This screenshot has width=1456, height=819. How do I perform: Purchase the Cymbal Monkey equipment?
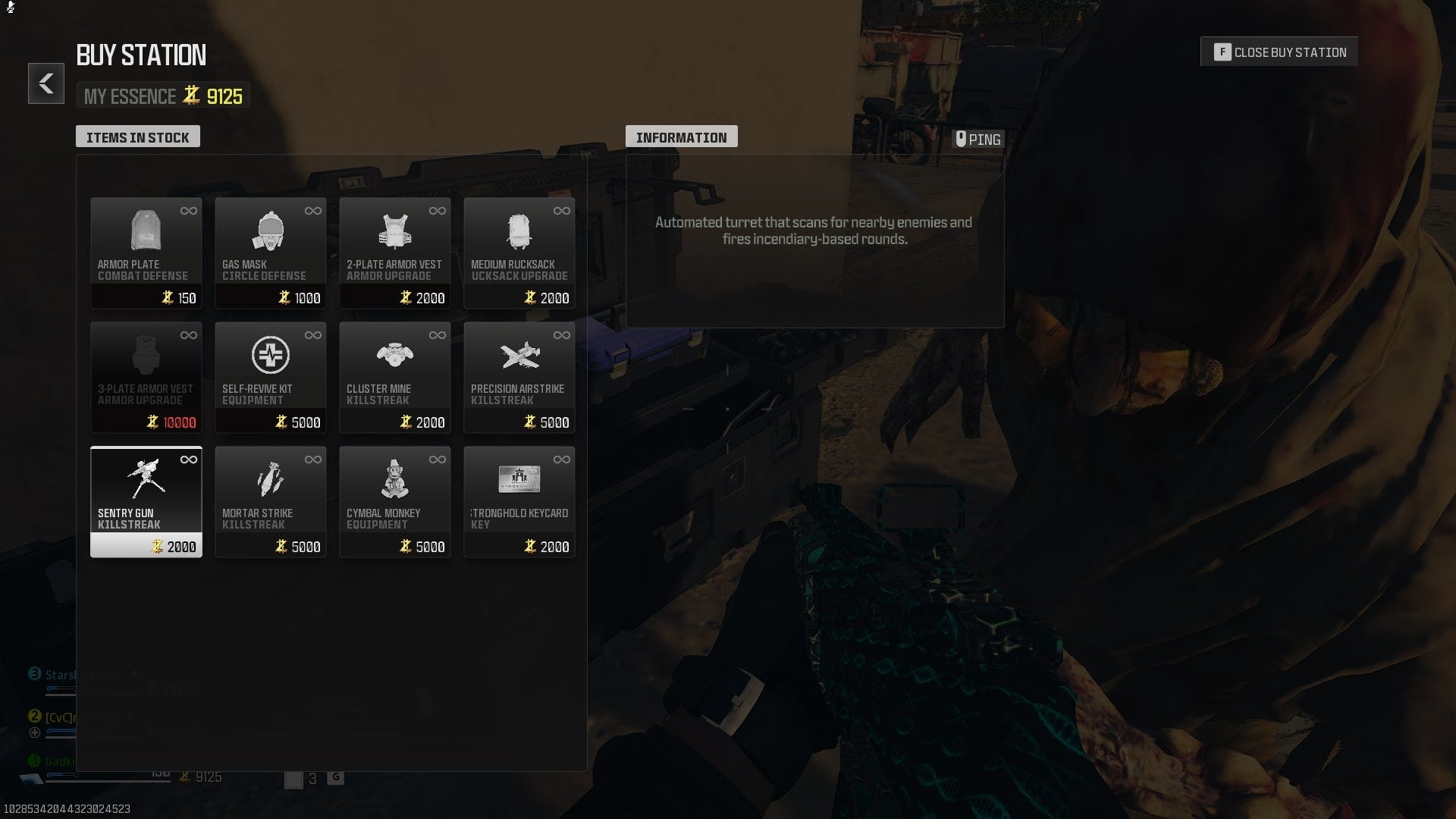pyautogui.click(x=395, y=500)
